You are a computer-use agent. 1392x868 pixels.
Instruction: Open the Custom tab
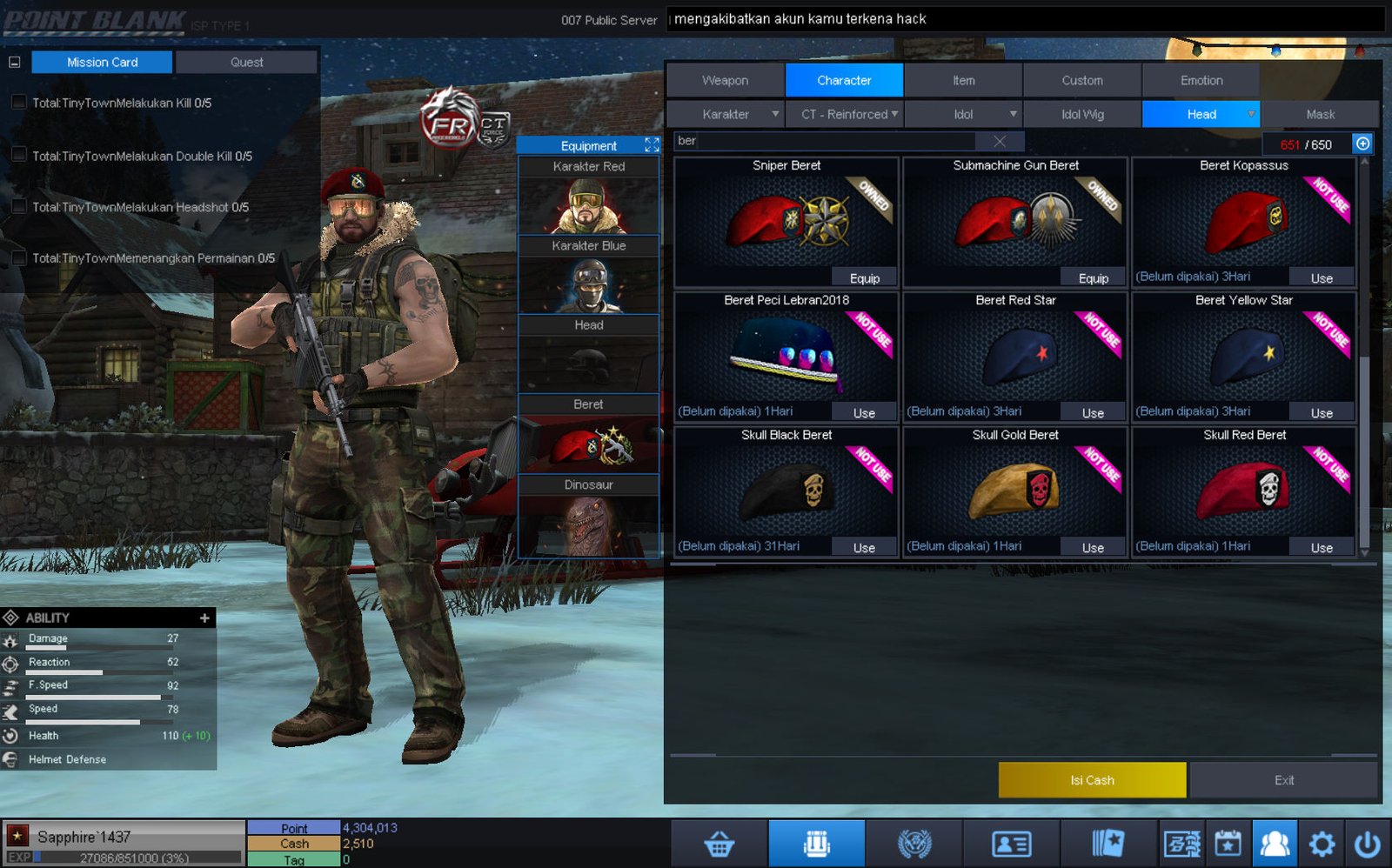click(1081, 80)
